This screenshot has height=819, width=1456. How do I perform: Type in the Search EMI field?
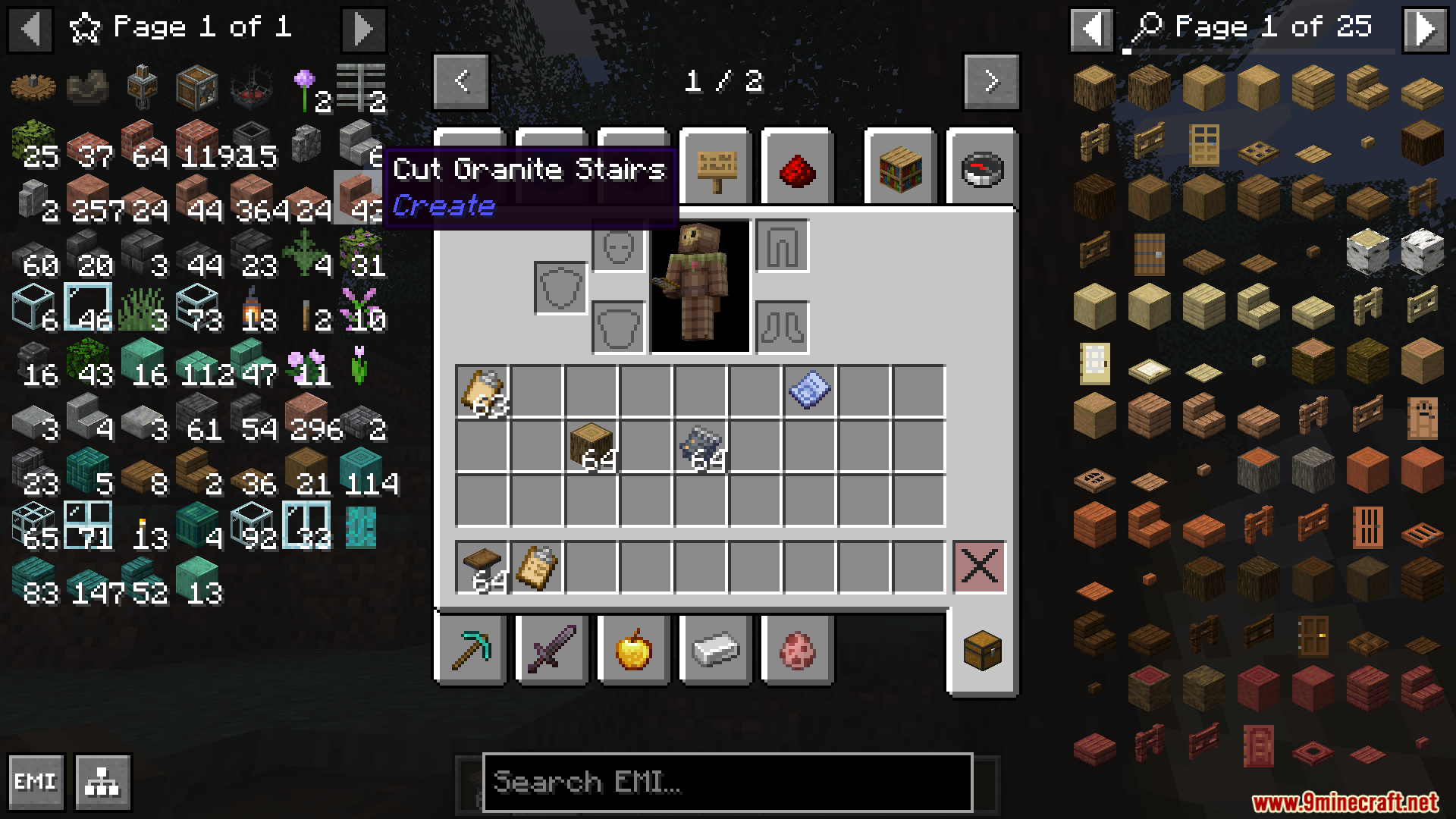coord(726,782)
